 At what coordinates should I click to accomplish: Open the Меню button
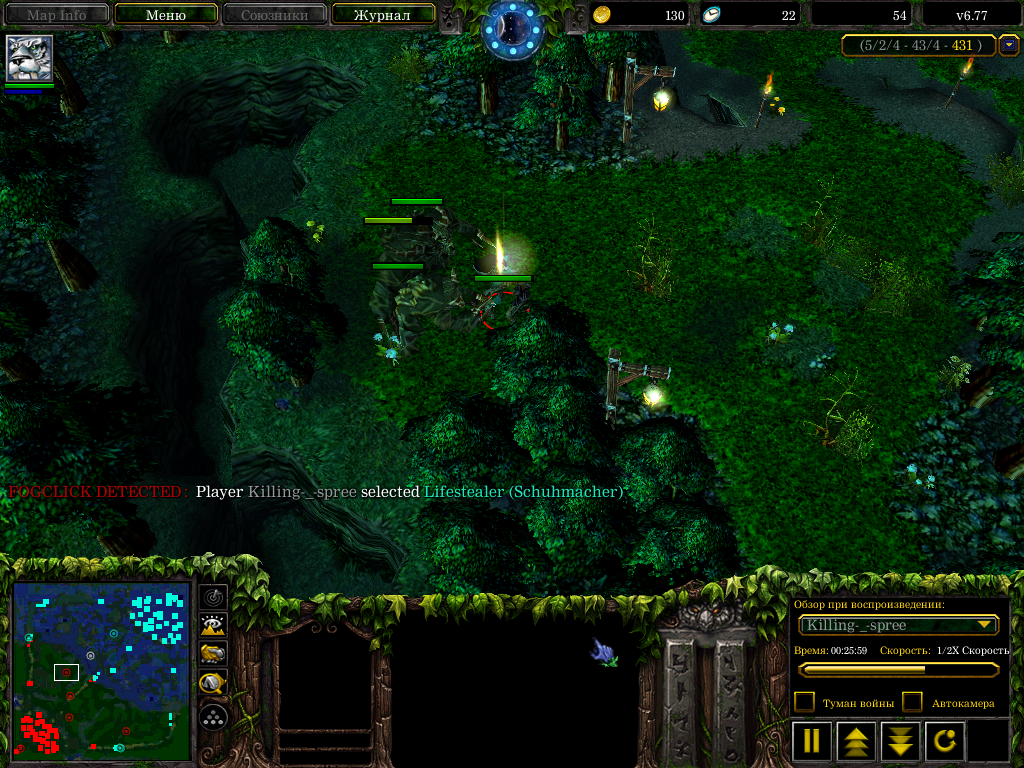point(166,15)
